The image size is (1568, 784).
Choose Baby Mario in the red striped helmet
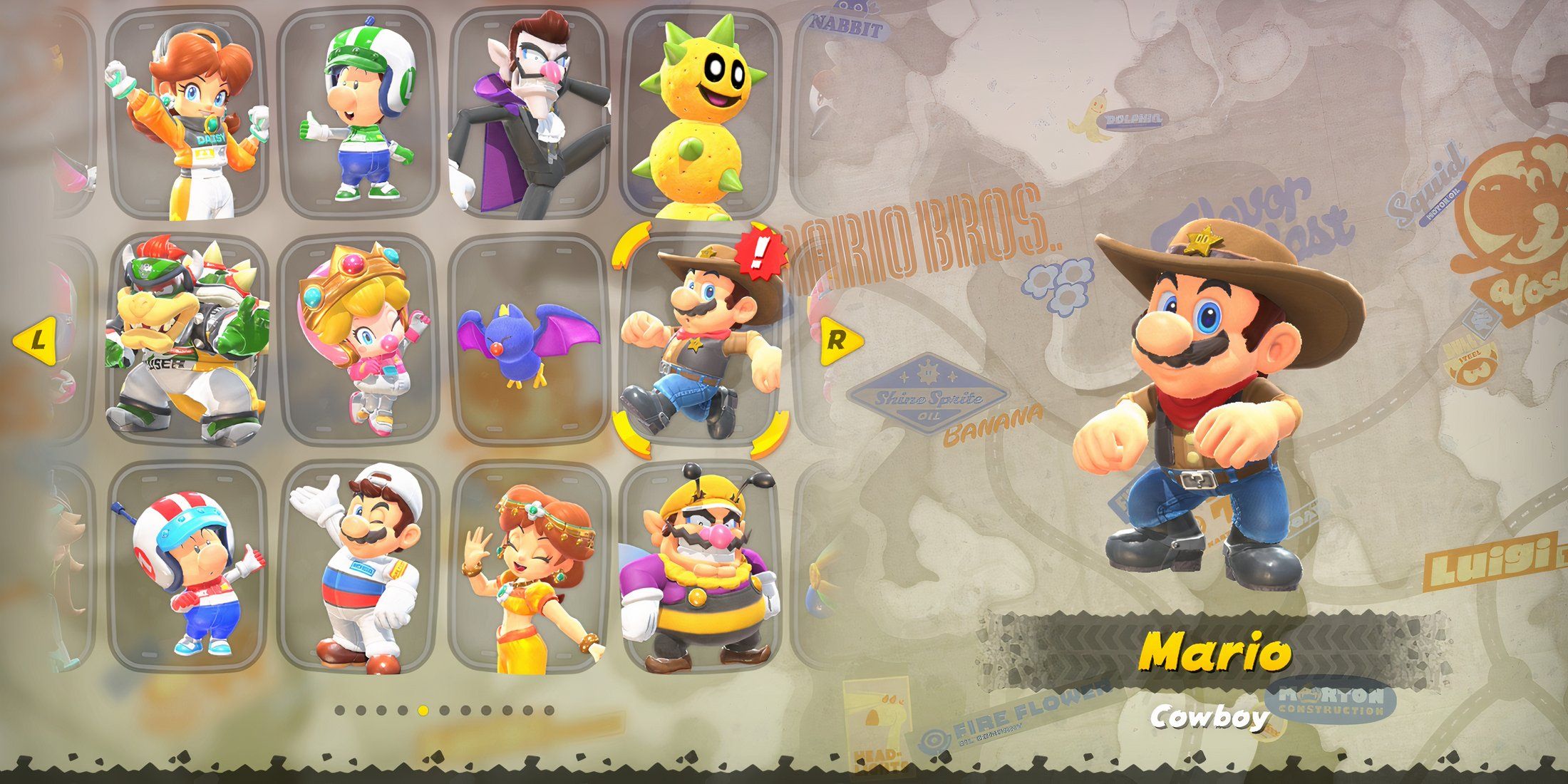click(187, 567)
